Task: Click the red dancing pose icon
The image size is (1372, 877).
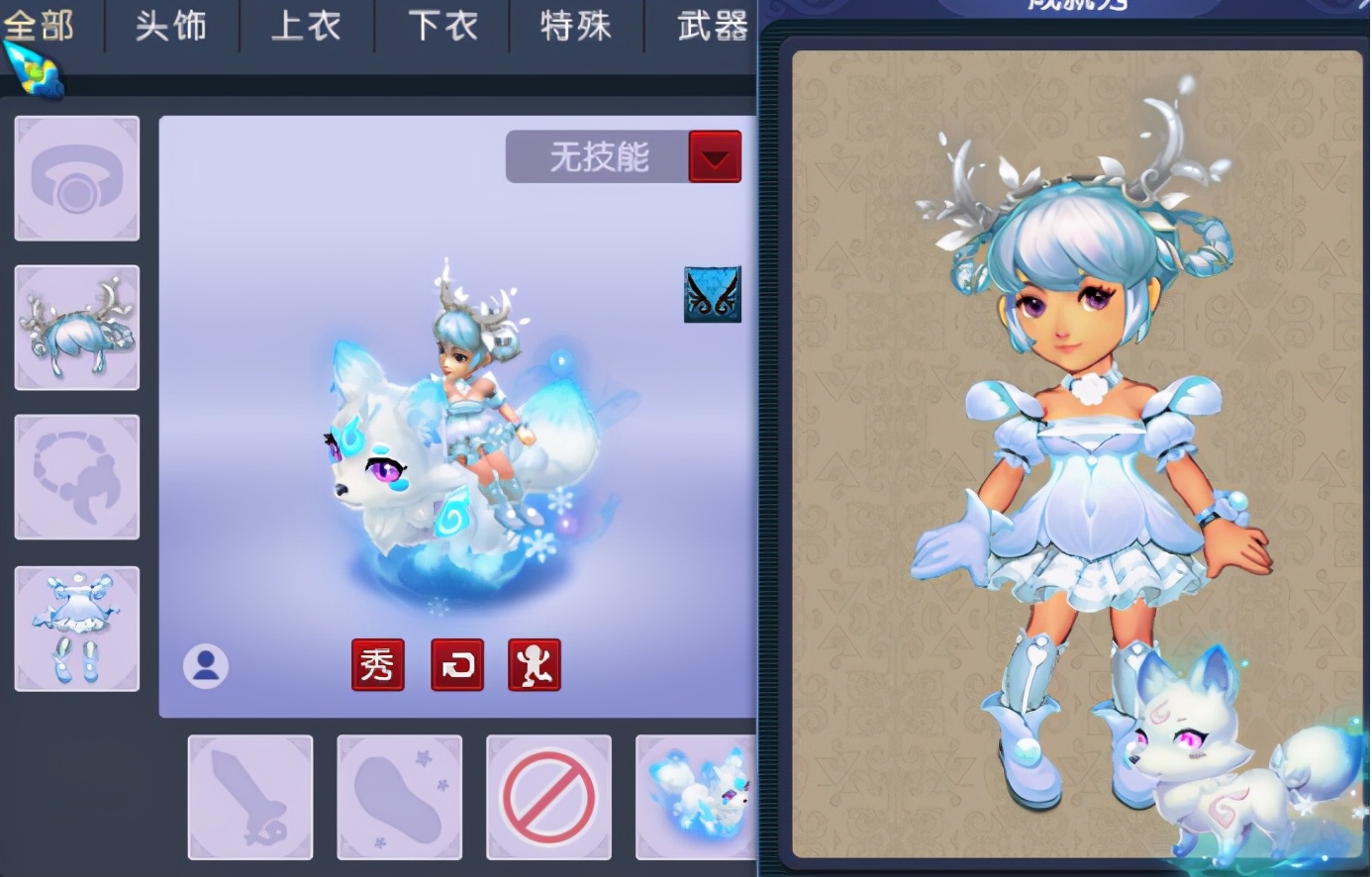Action: click(535, 665)
